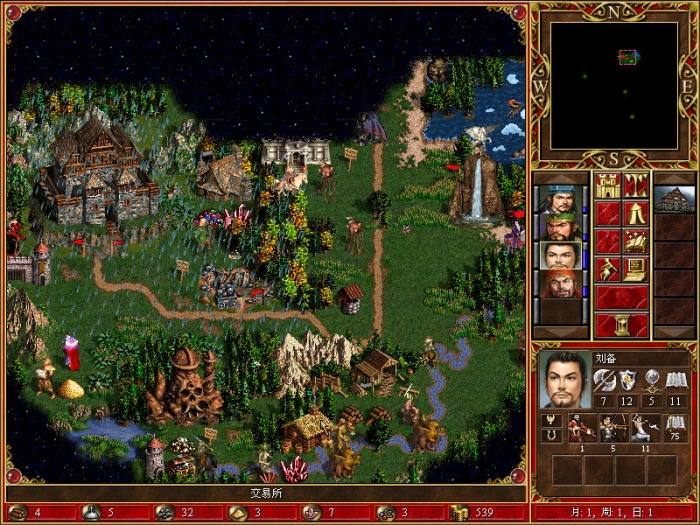
Task: Select the red-robed troop stack in the hero panel
Action: click(581, 427)
